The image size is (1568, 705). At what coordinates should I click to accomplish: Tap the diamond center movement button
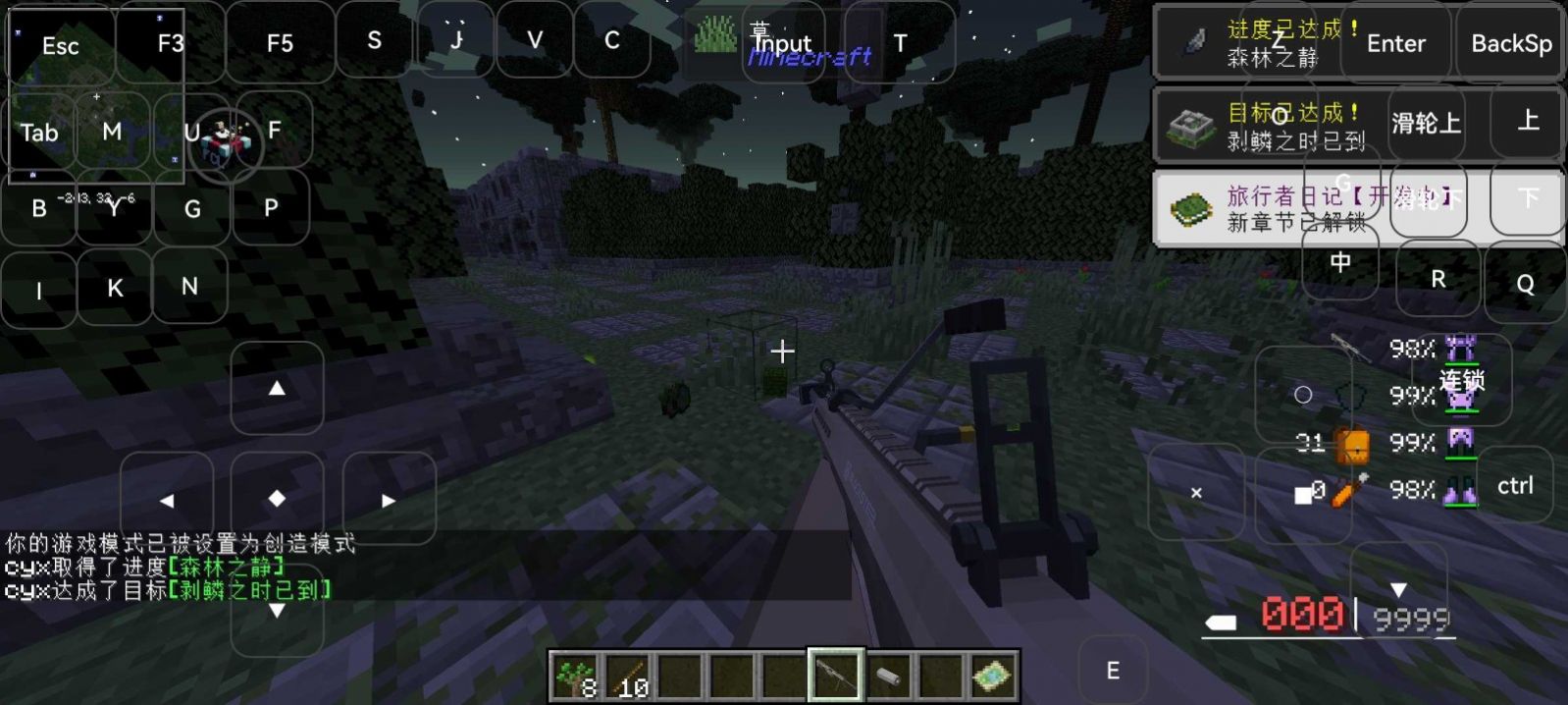278,499
